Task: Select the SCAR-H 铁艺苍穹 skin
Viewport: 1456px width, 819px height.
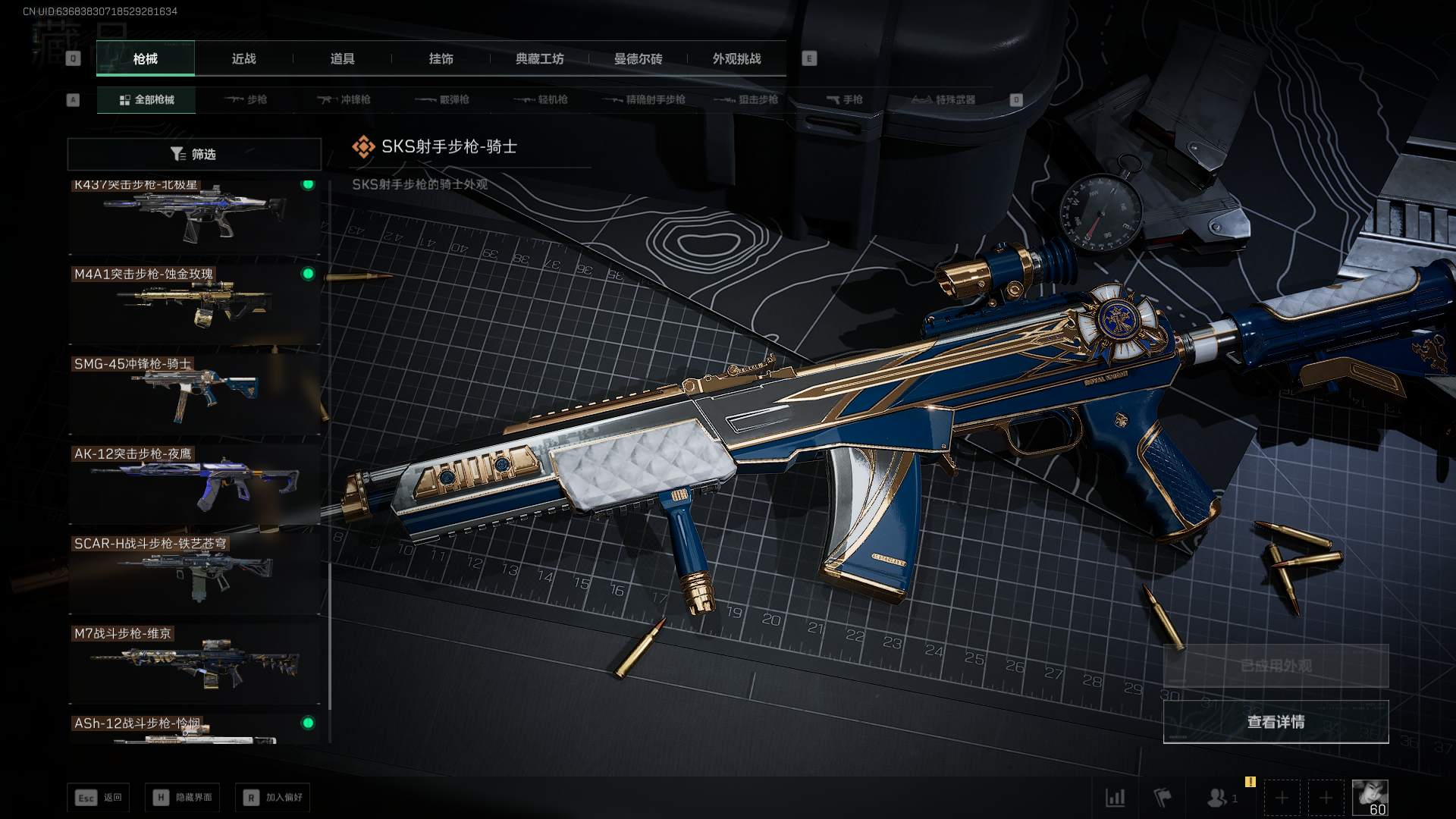Action: (194, 574)
